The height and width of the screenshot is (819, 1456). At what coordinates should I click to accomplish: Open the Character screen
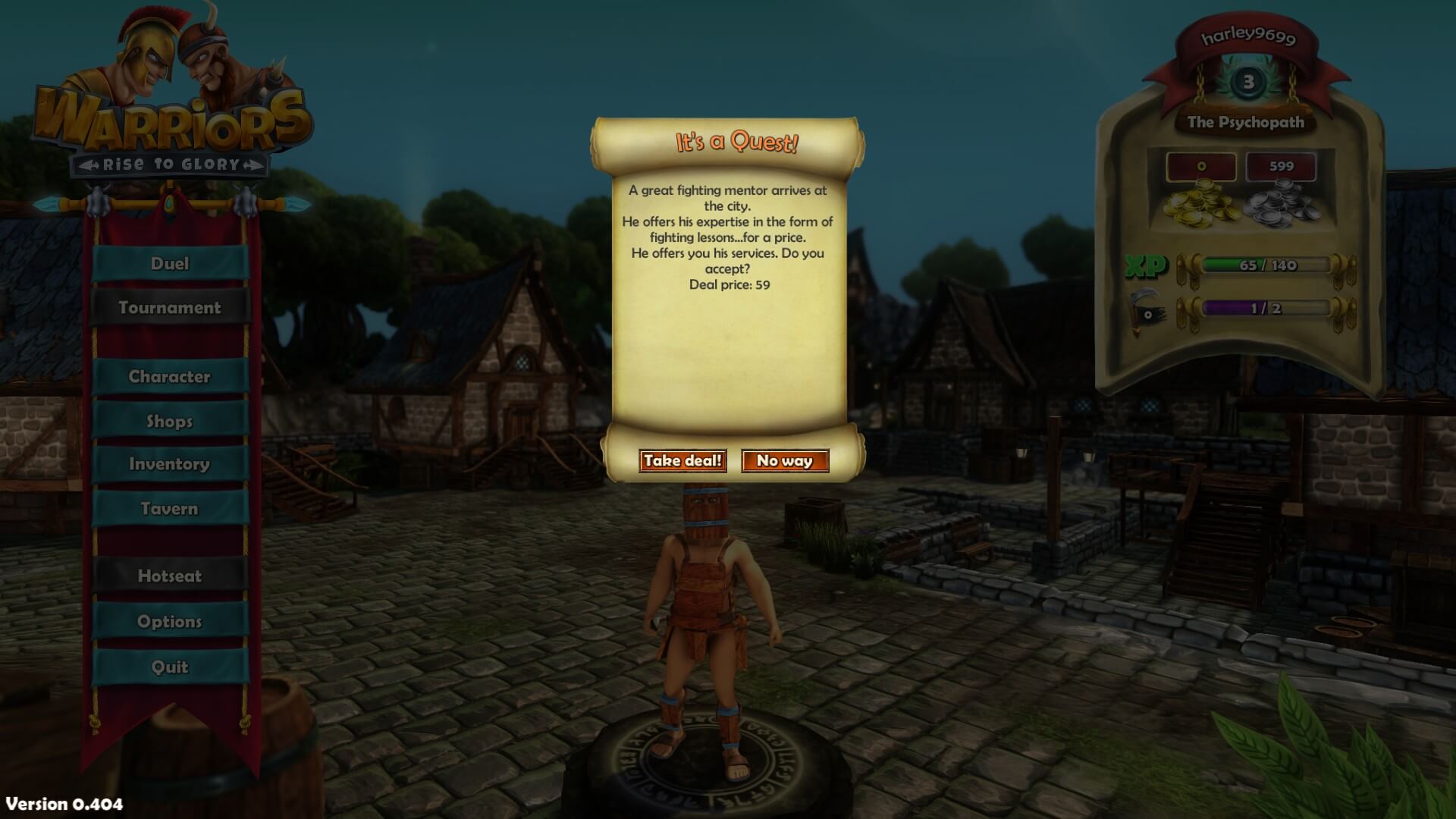170,377
